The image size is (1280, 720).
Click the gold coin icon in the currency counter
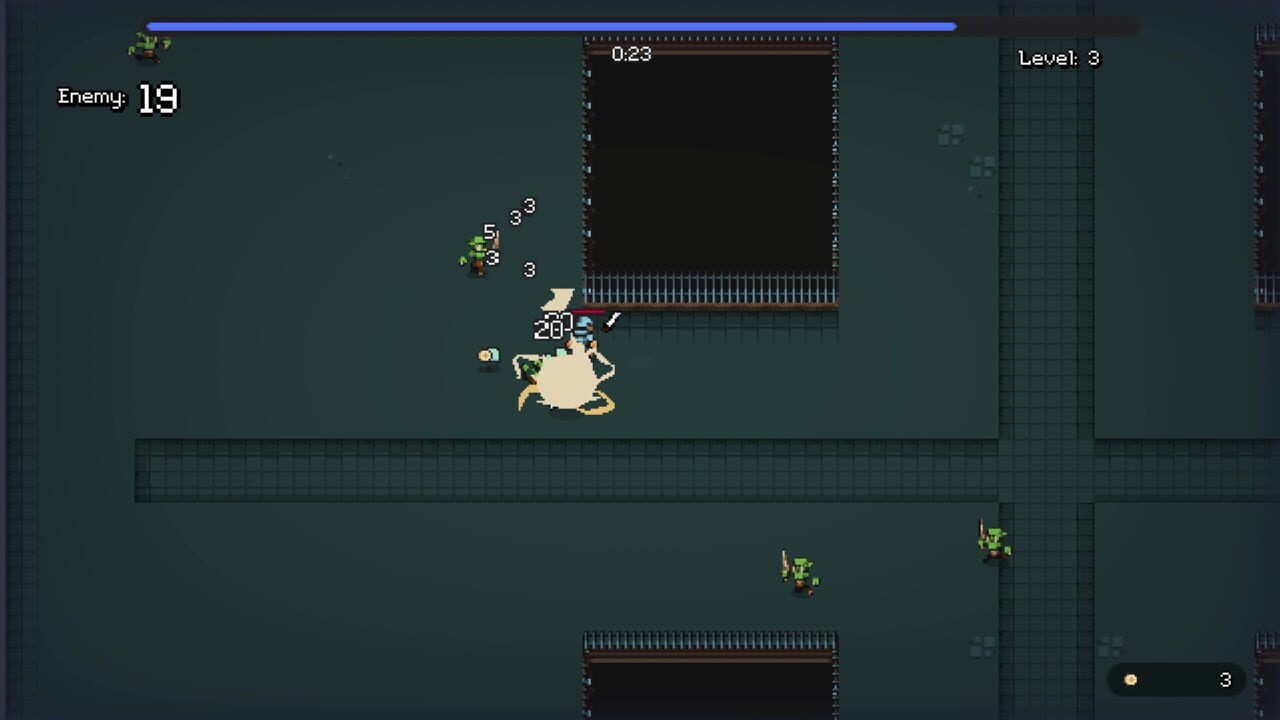(x=1130, y=680)
